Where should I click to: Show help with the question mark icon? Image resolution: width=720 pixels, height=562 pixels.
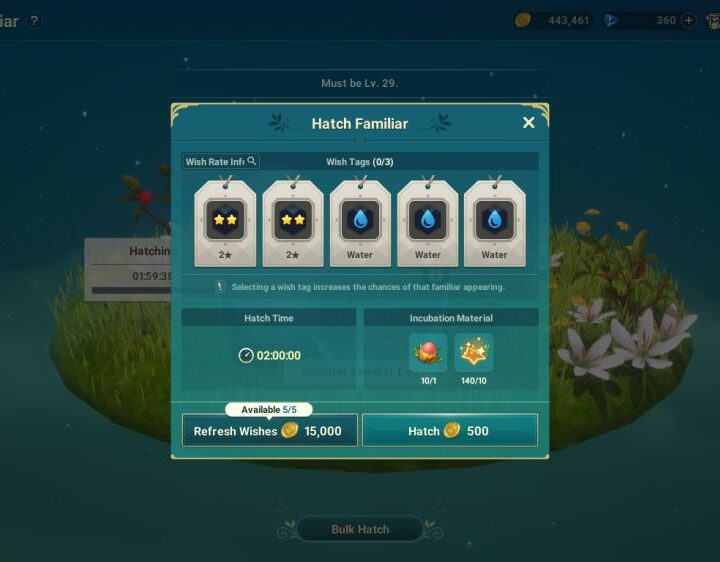click(x=35, y=20)
